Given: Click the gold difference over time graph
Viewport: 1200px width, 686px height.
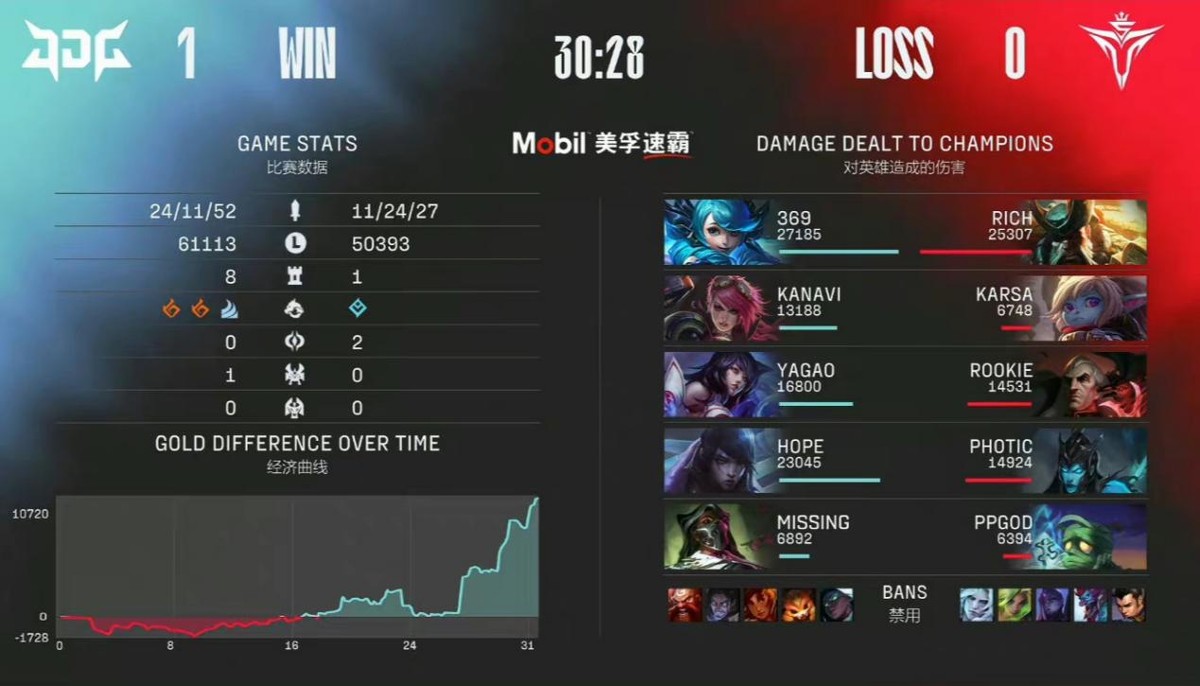Looking at the screenshot, I should coord(298,566).
